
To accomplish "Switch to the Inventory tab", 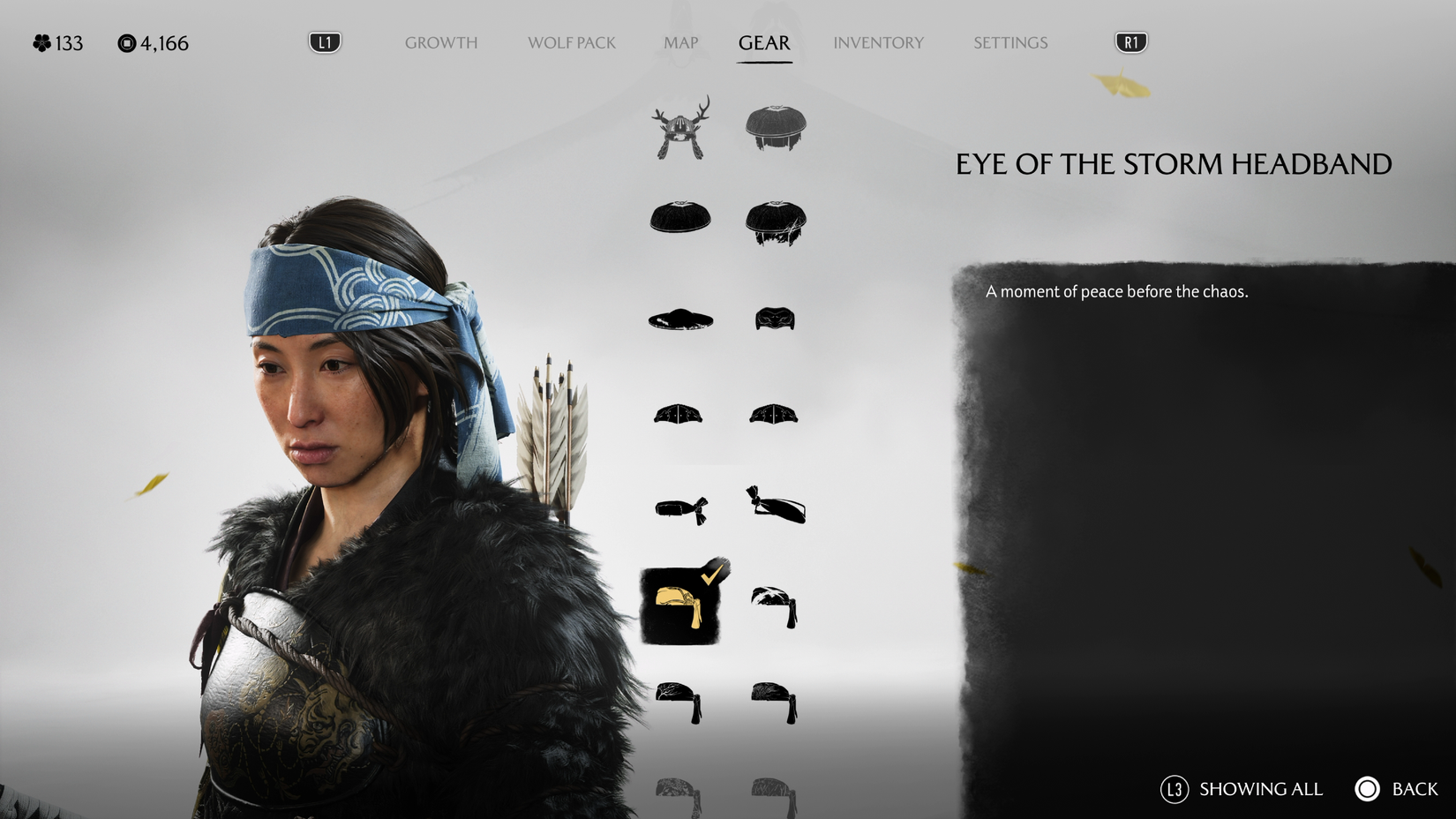I will [x=879, y=42].
